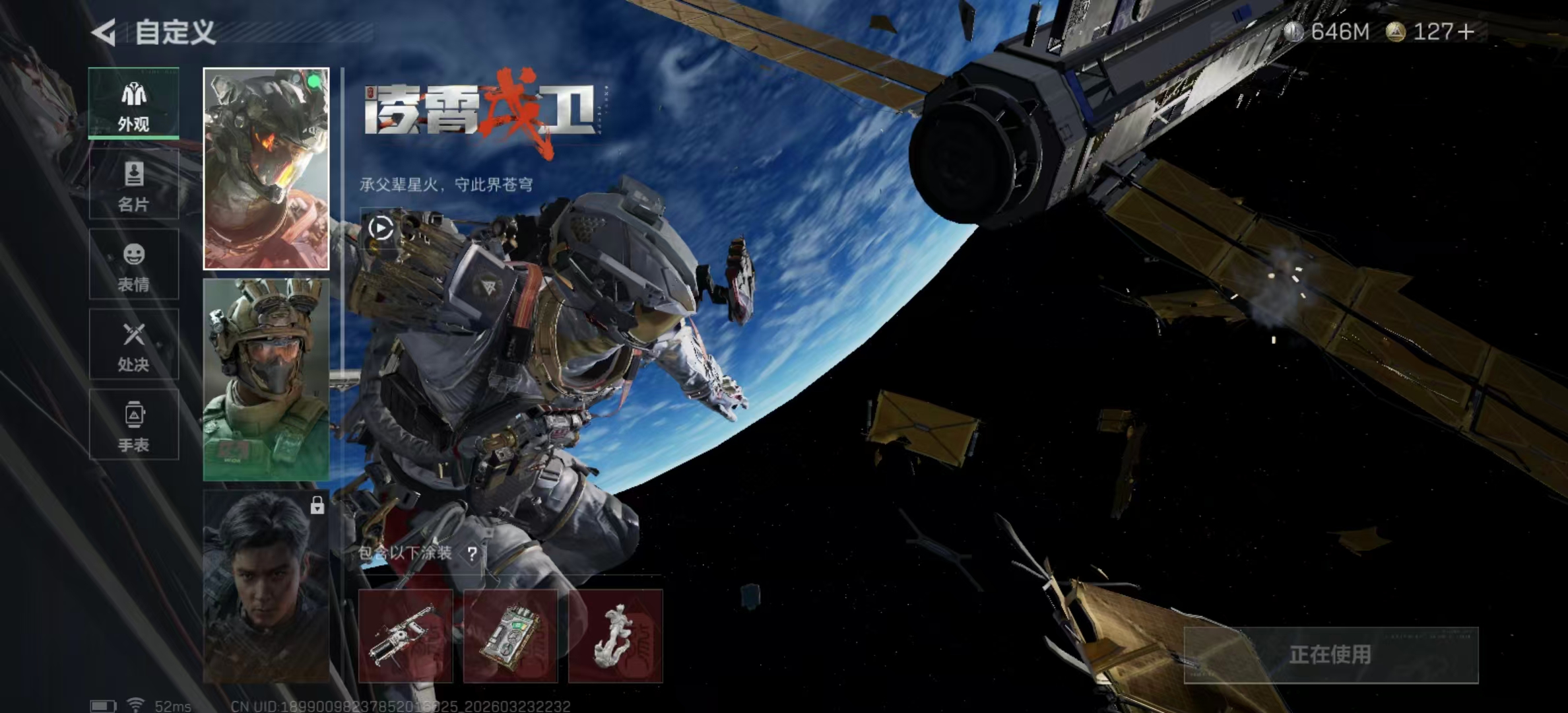Switch to the 处决 tab
Image resolution: width=1568 pixels, height=713 pixels.
(x=134, y=345)
